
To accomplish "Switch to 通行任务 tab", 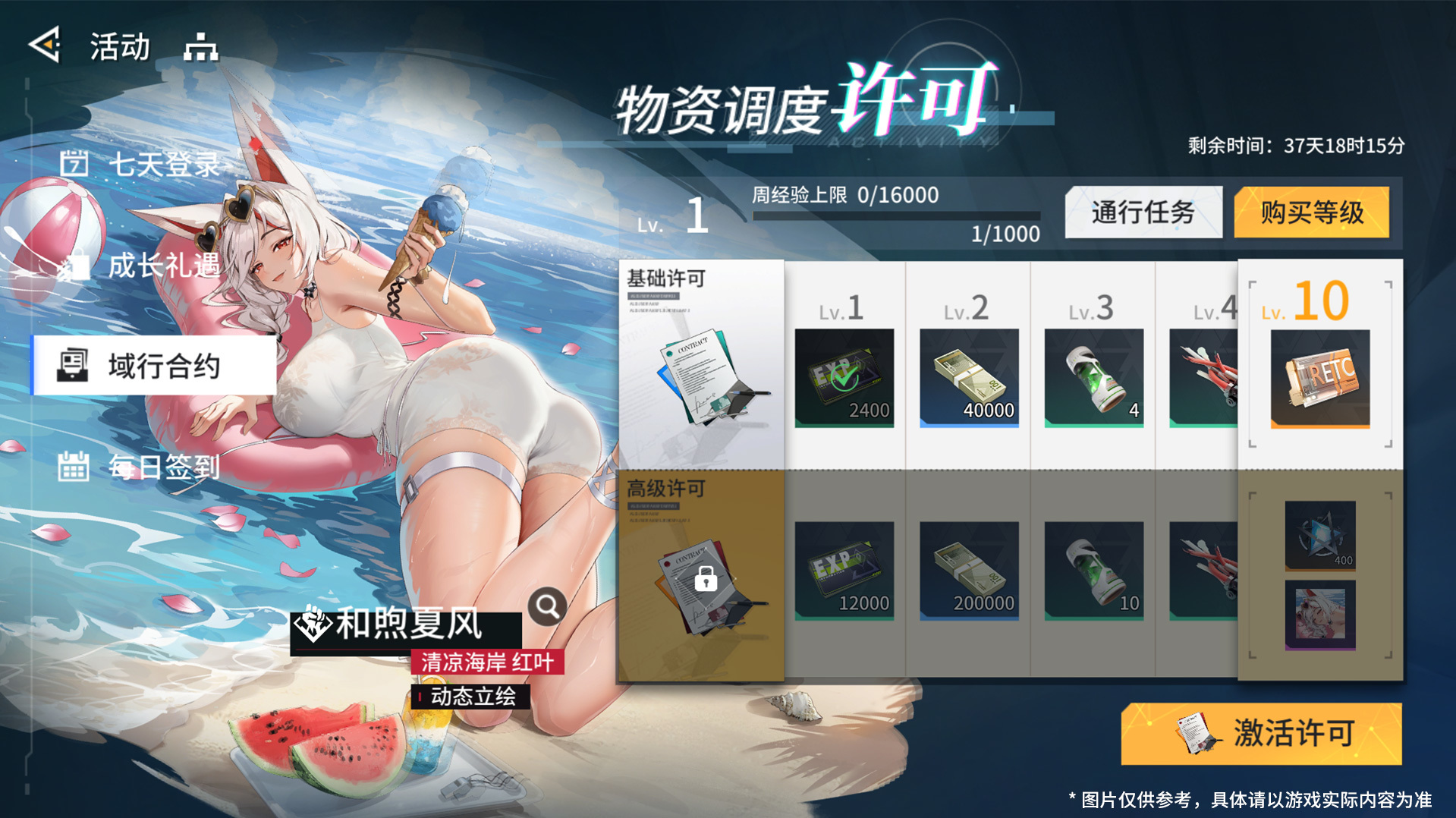I will 1143,213.
